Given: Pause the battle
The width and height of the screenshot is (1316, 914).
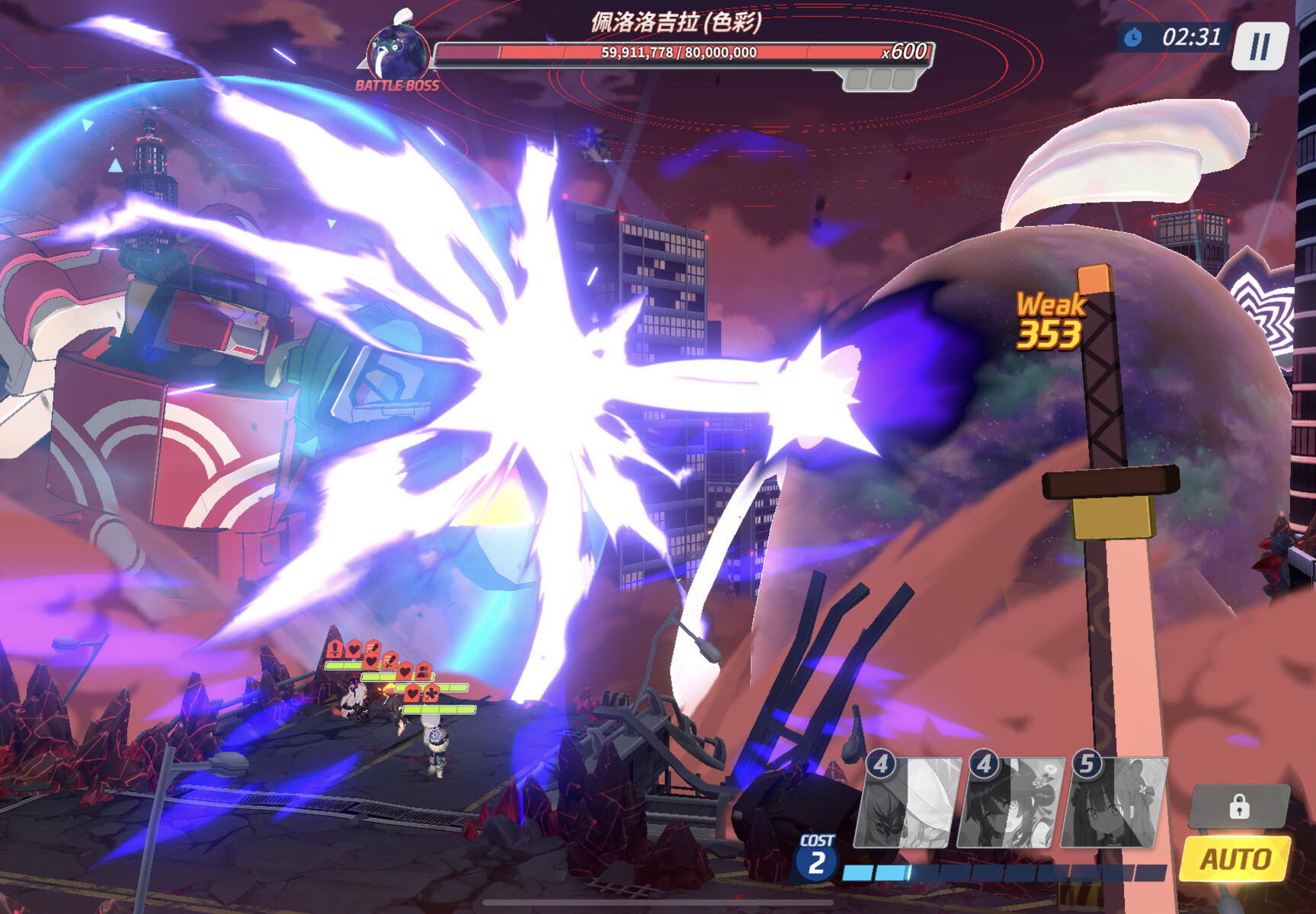Looking at the screenshot, I should pos(1260,46).
